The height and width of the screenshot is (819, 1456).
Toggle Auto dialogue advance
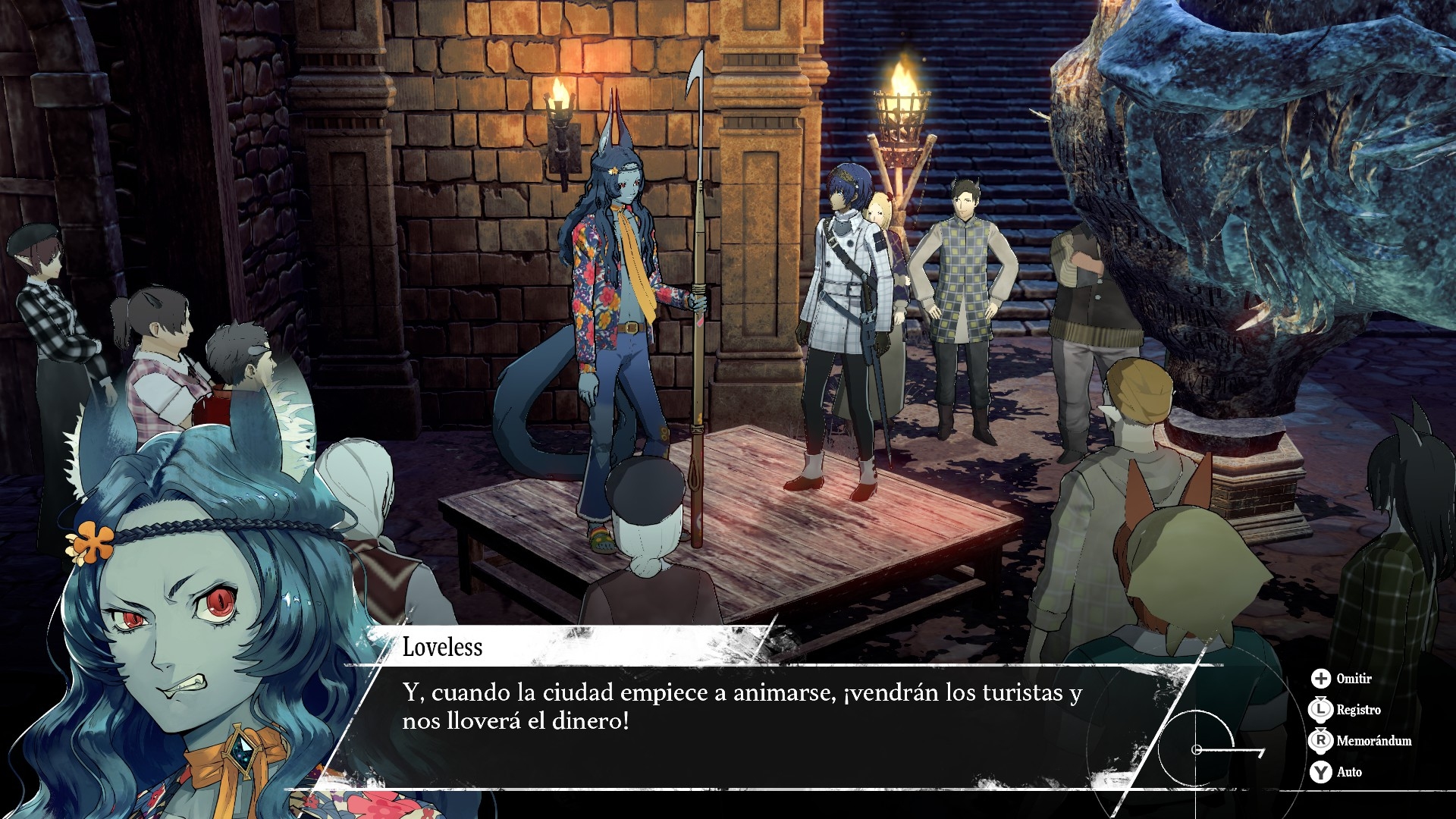point(1336,772)
